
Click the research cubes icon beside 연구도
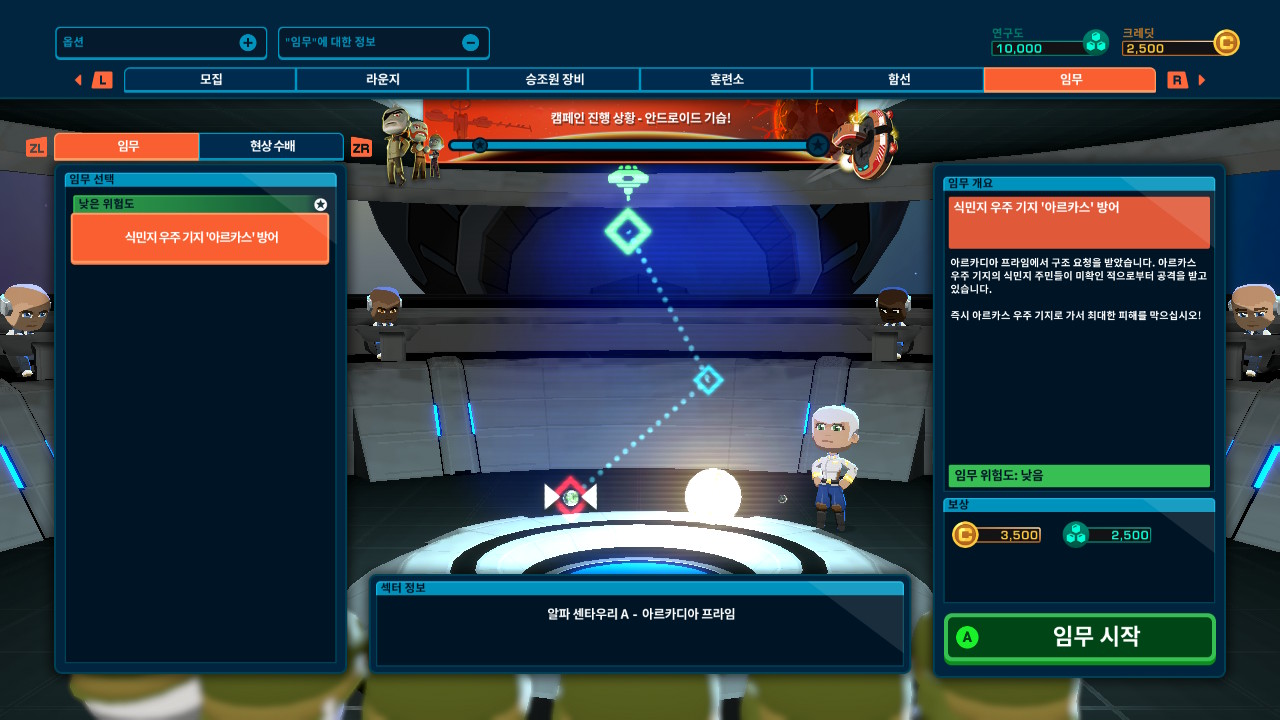tap(1096, 41)
